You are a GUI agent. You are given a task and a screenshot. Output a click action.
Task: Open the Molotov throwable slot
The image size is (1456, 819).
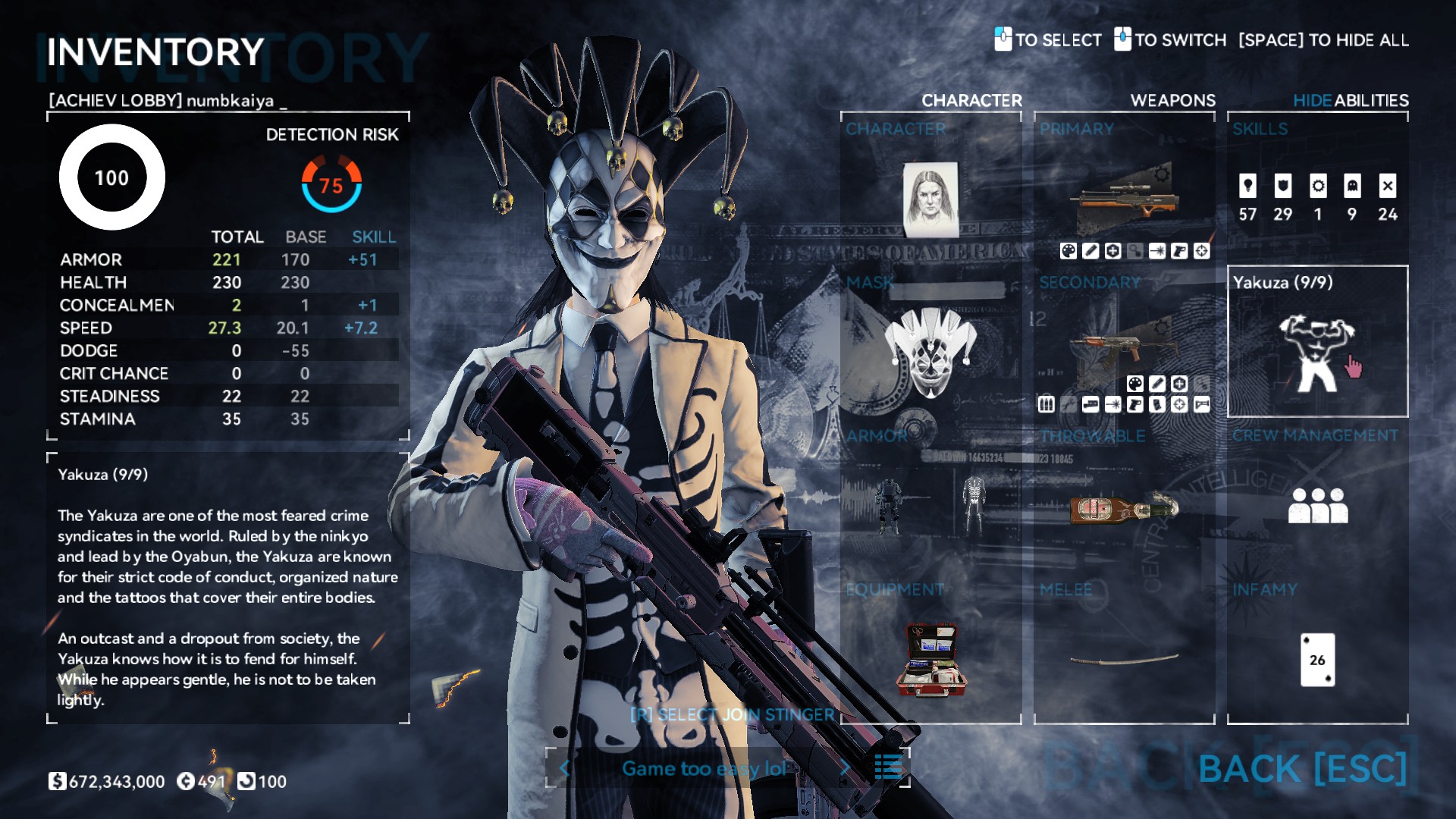pyautogui.click(x=1124, y=507)
